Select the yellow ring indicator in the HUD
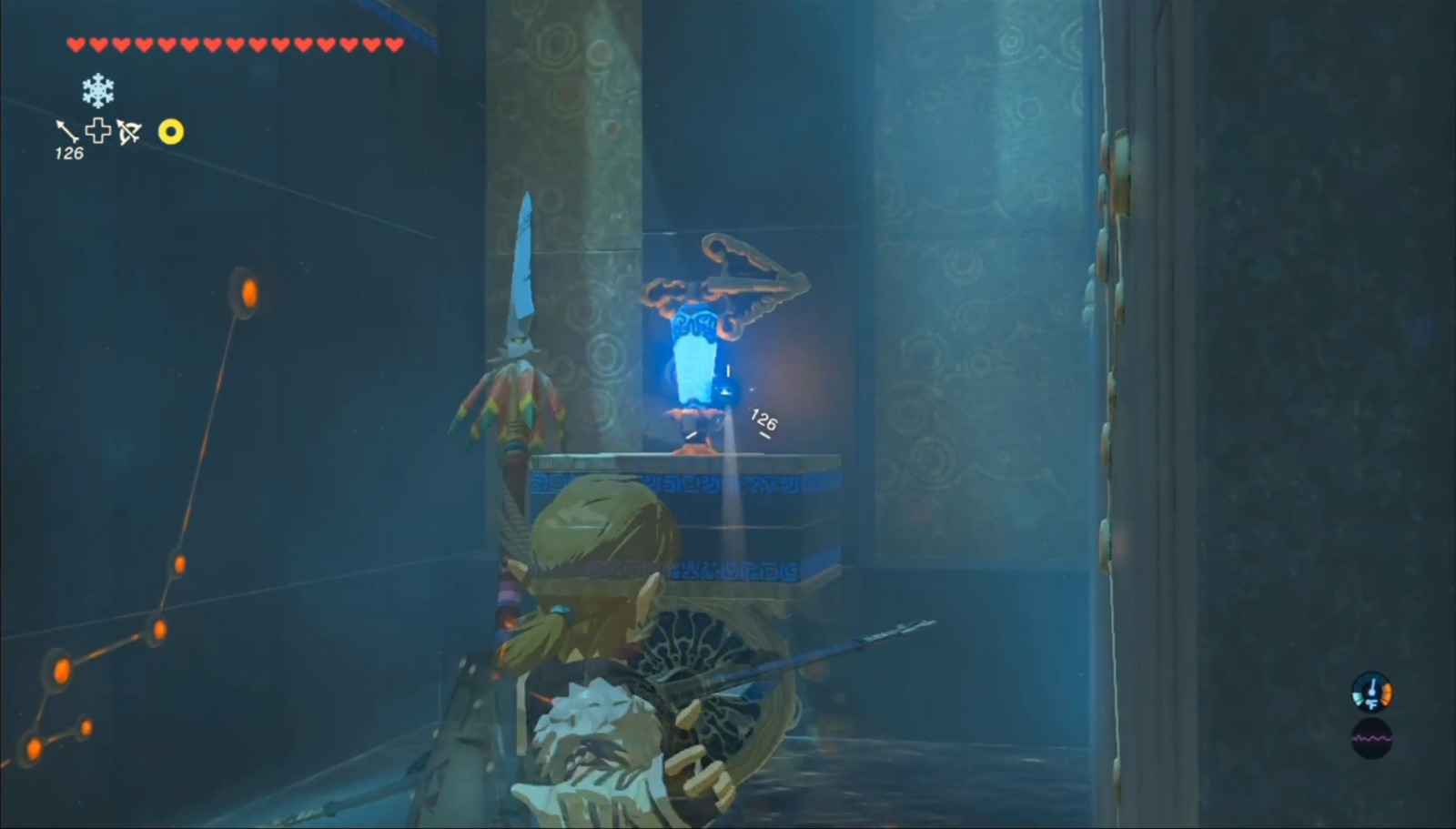The image size is (1456, 829). point(172,133)
